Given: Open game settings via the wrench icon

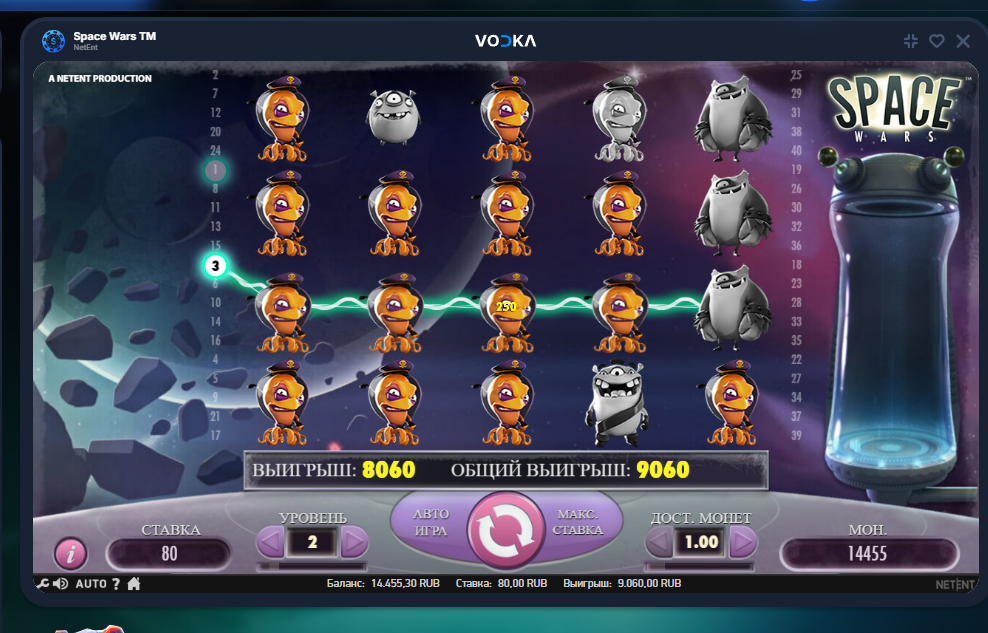Looking at the screenshot, I should tap(42, 584).
